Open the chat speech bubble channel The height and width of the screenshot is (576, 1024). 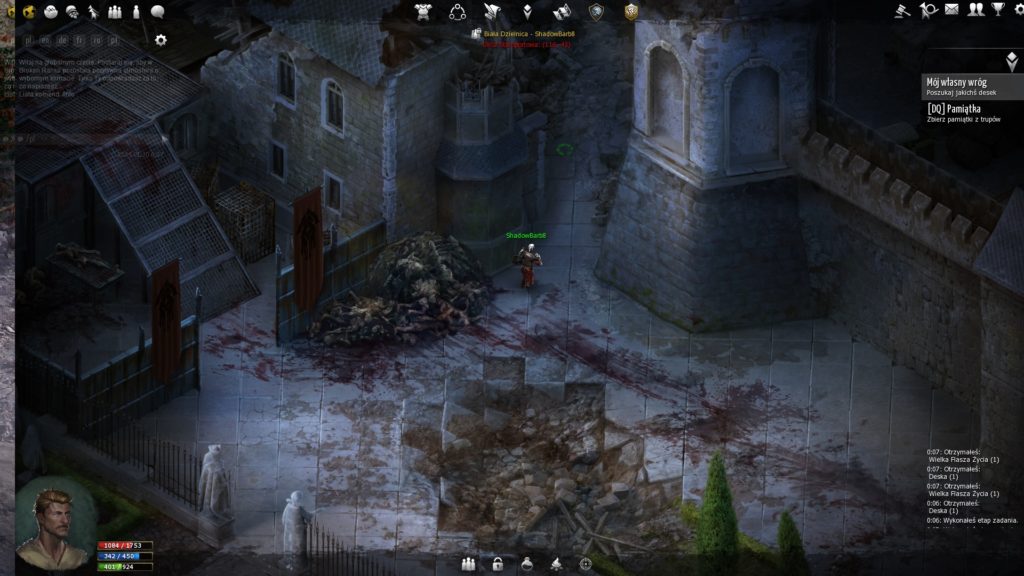click(158, 11)
